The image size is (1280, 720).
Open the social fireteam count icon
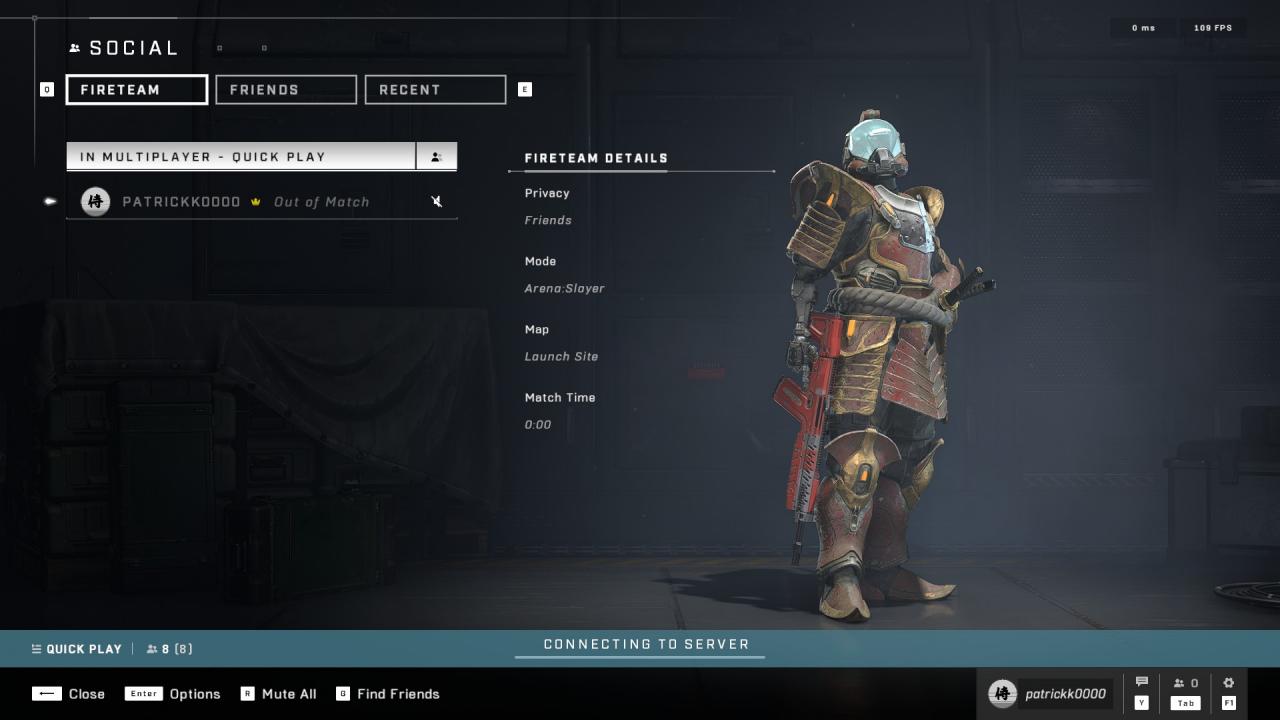click(x=1186, y=684)
